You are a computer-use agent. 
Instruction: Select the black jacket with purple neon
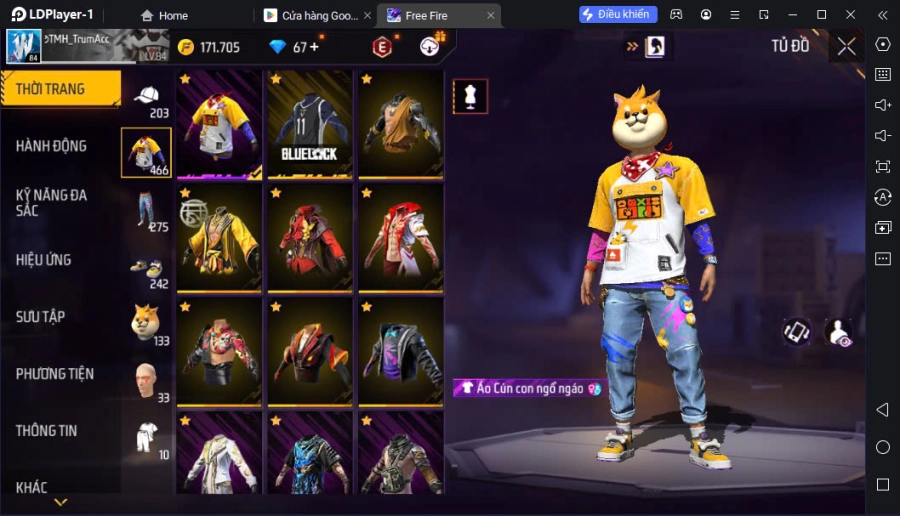(x=401, y=351)
